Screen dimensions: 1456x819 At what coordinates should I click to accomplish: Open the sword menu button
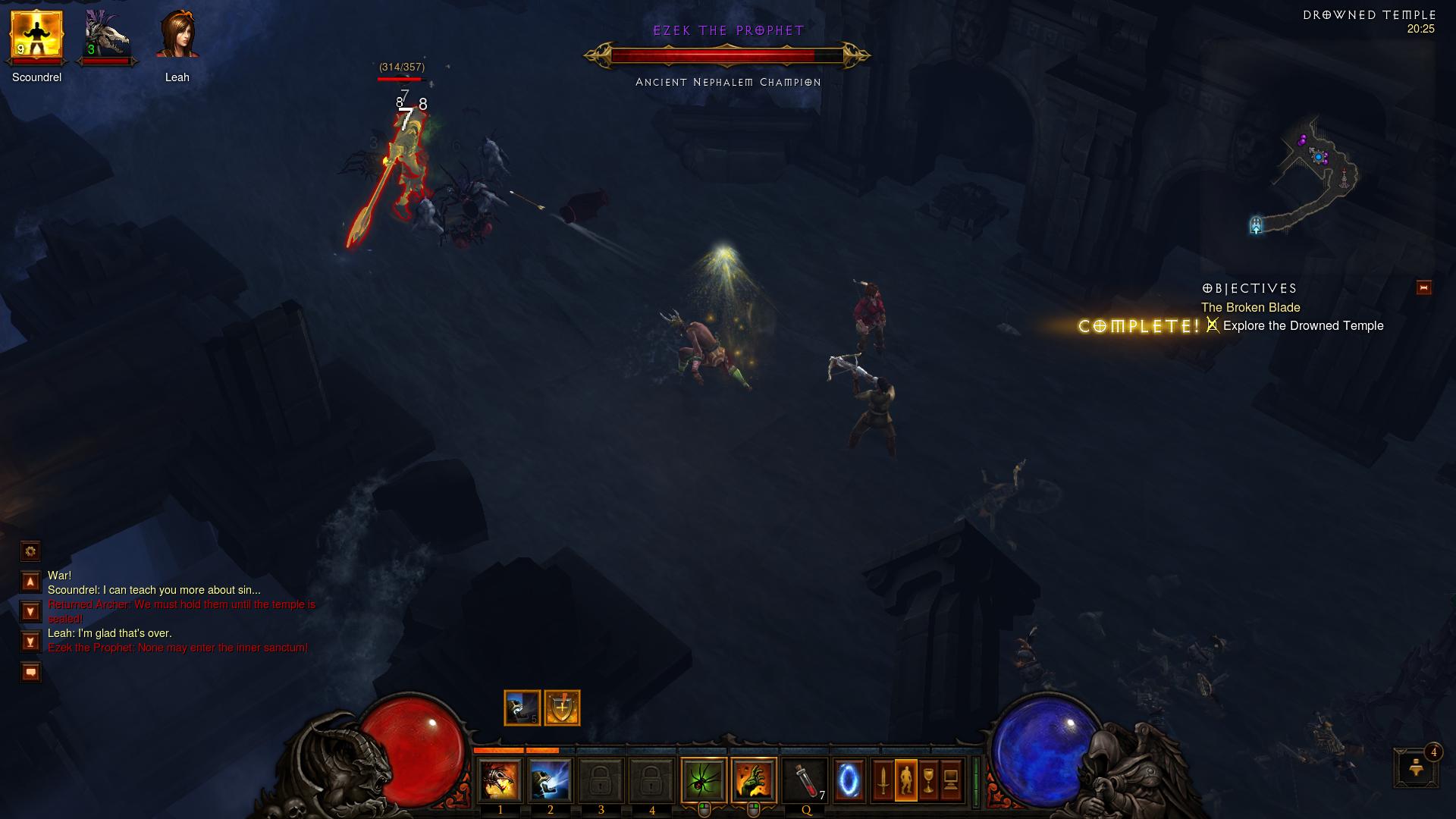point(883,780)
